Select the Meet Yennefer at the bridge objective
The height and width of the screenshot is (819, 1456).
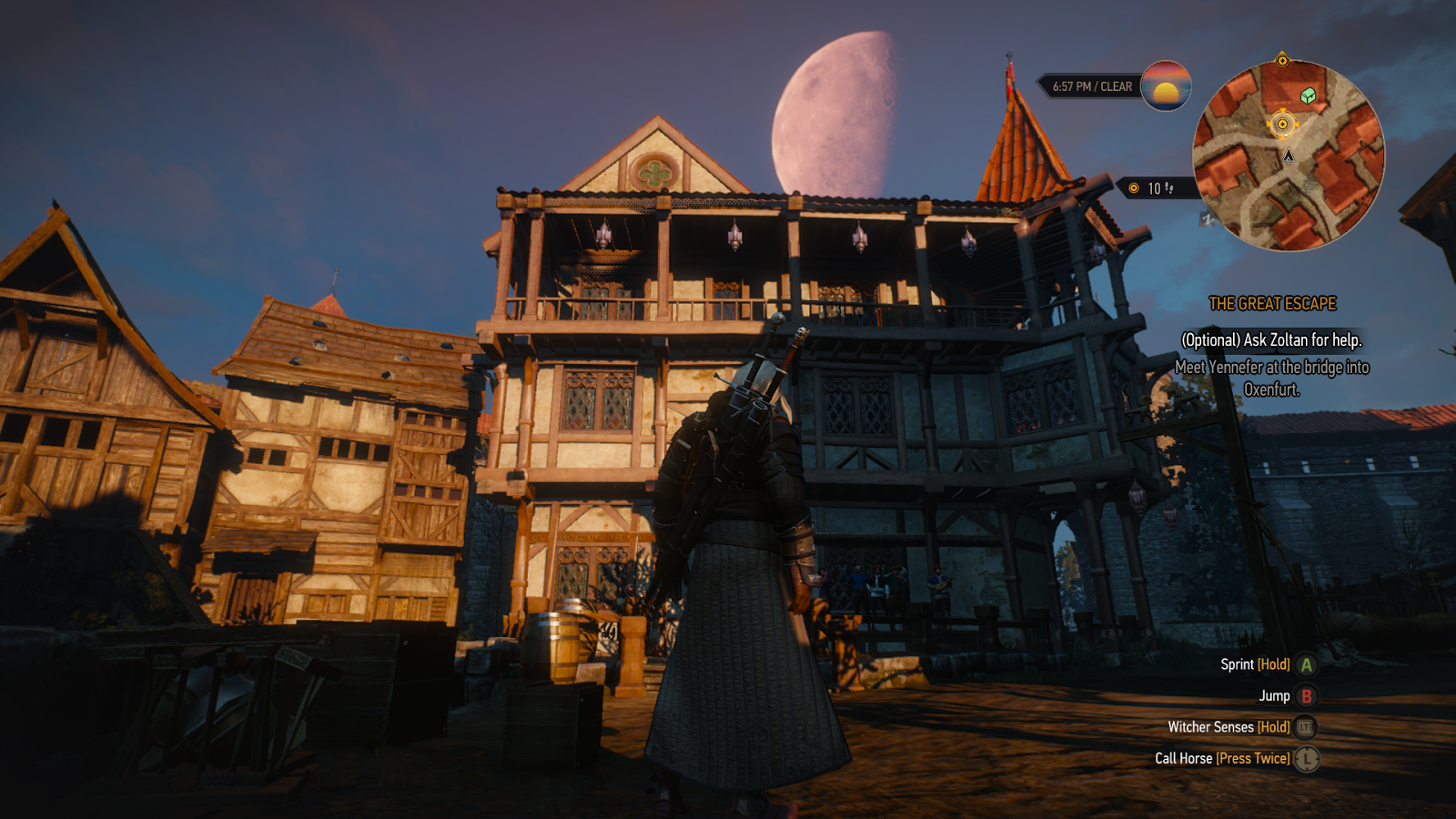coord(1271,378)
